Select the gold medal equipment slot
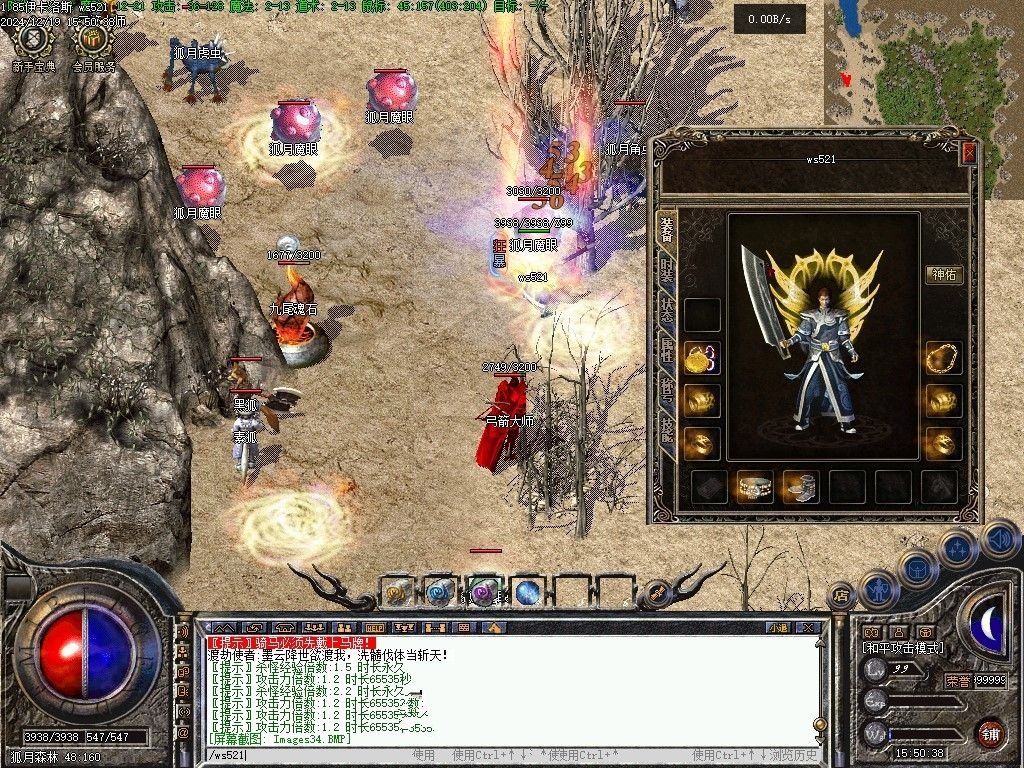This screenshot has height=768, width=1024. pos(702,357)
